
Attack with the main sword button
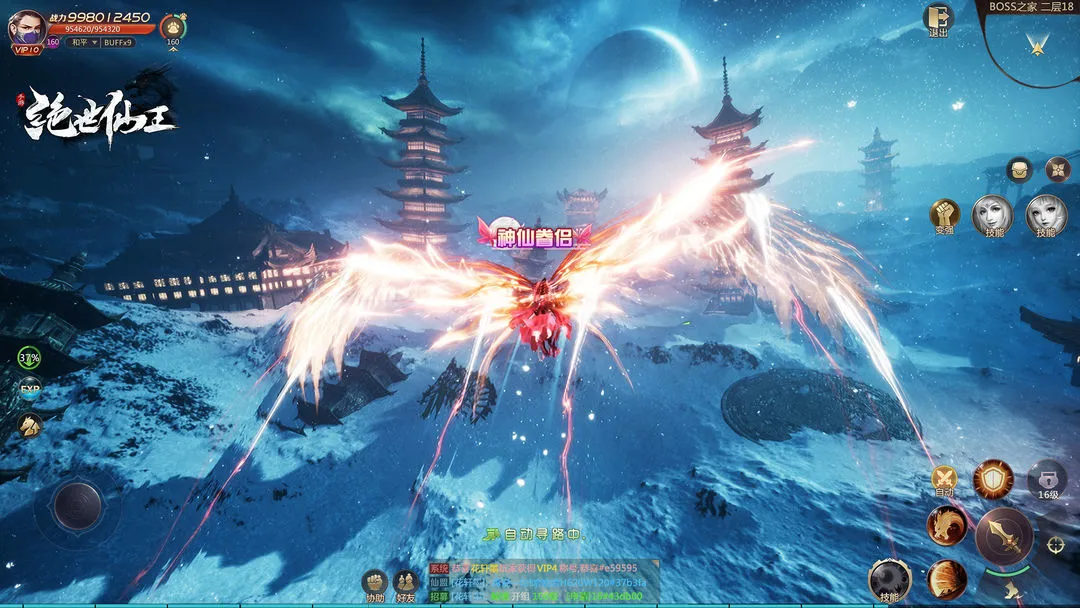[1003, 537]
